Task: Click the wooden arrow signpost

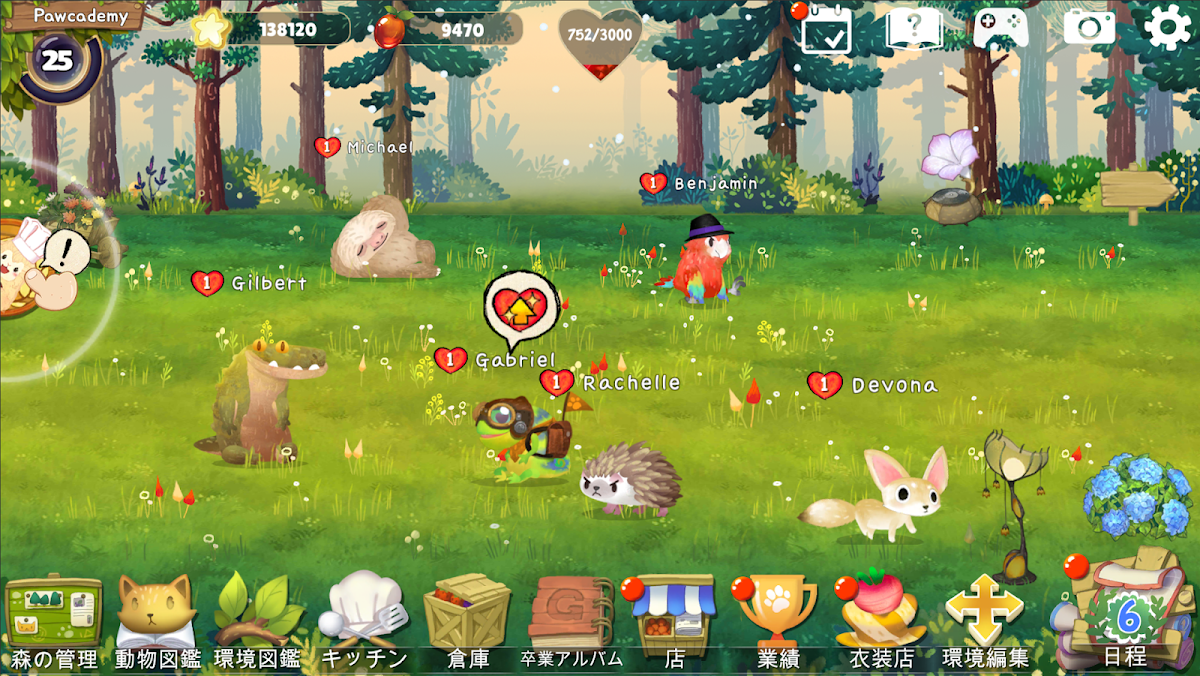Action: [1136, 190]
